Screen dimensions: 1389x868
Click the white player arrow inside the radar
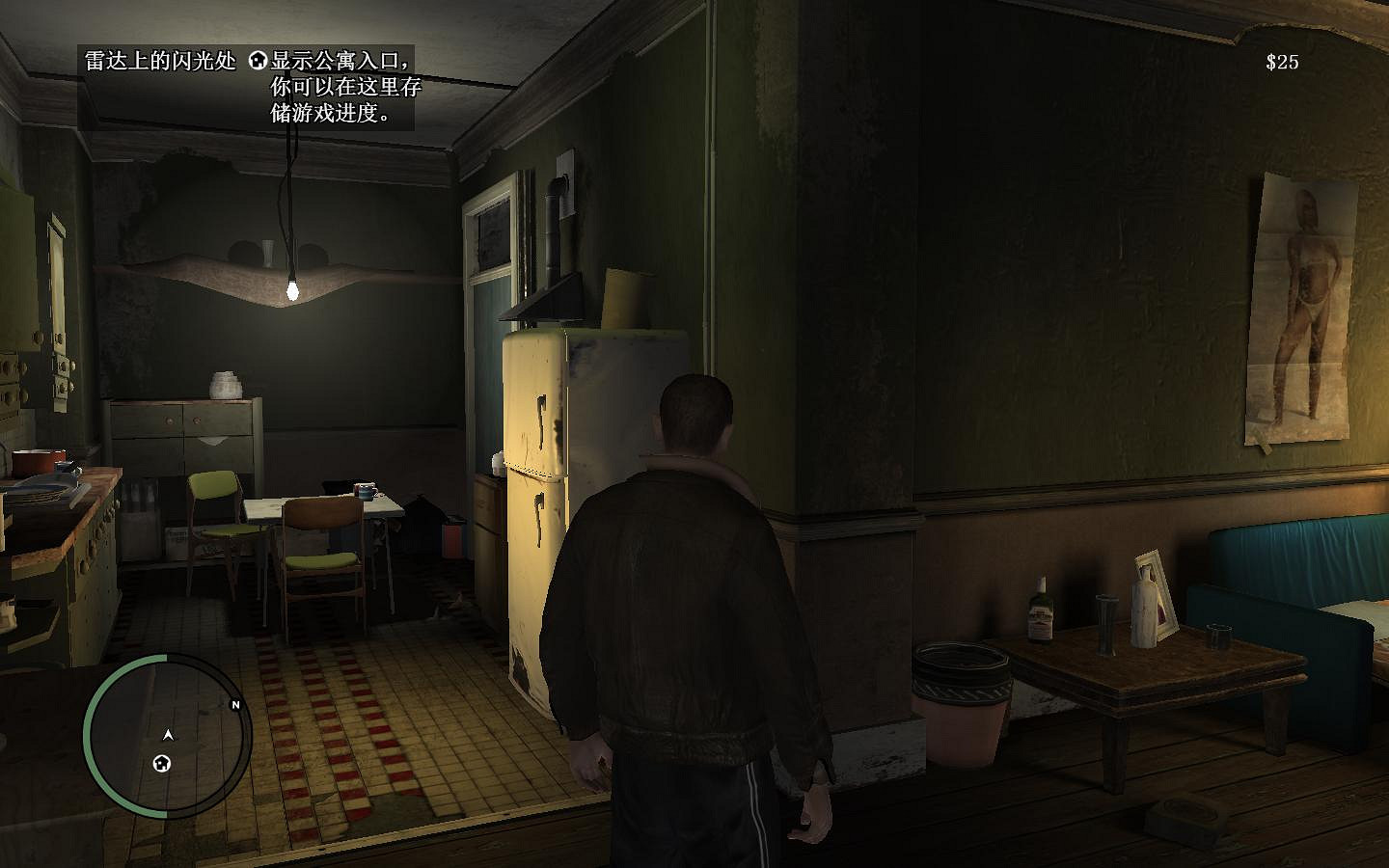[x=167, y=735]
